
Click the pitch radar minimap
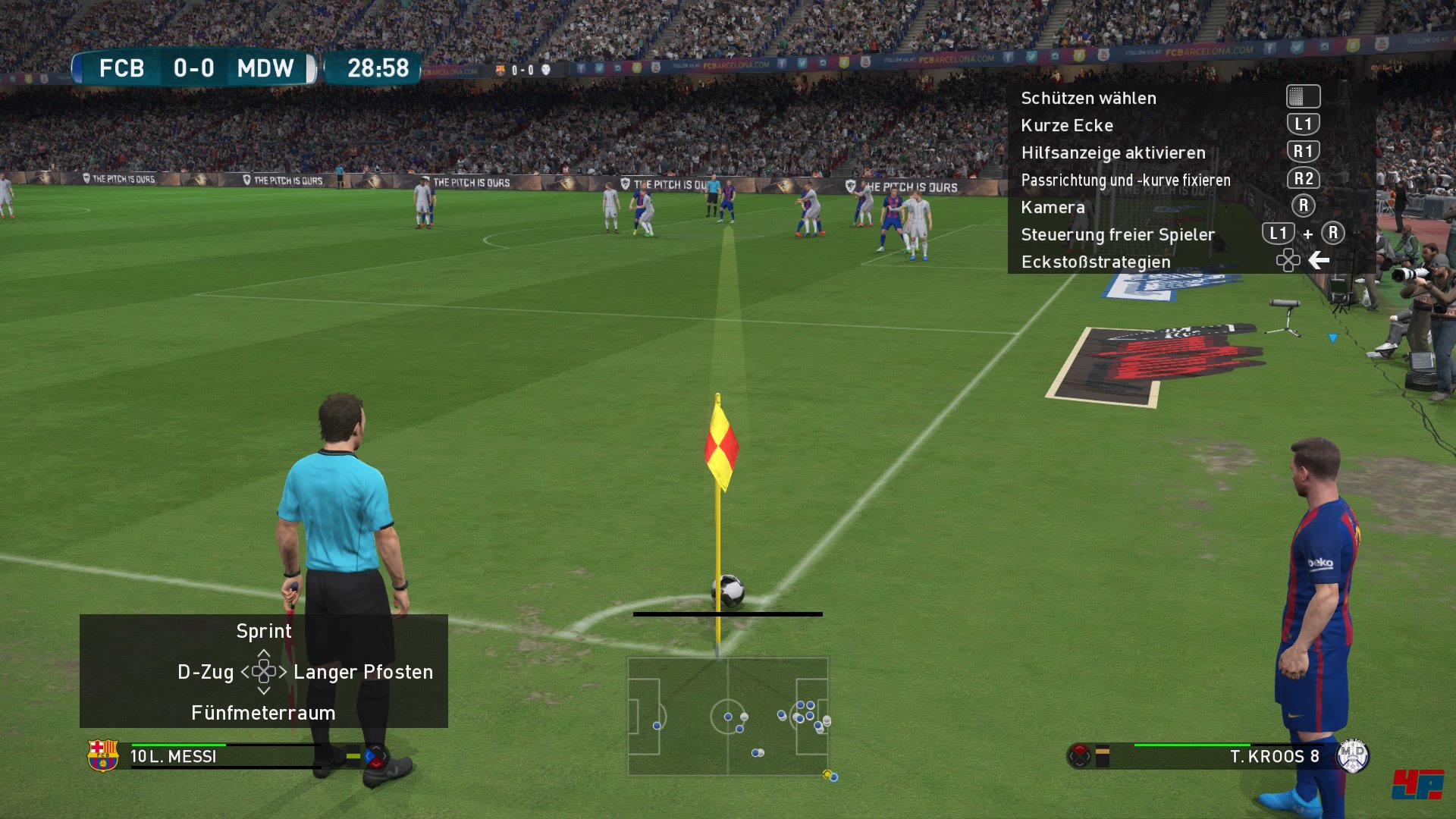click(x=728, y=717)
